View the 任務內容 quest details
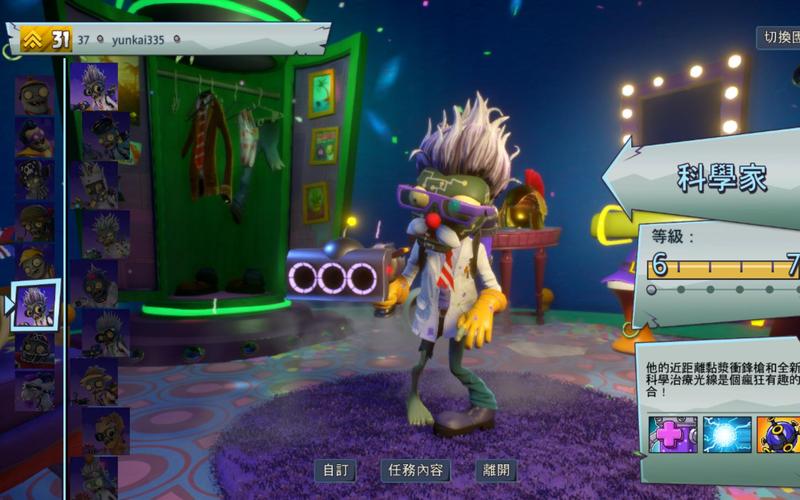The width and height of the screenshot is (800, 500). (x=415, y=470)
